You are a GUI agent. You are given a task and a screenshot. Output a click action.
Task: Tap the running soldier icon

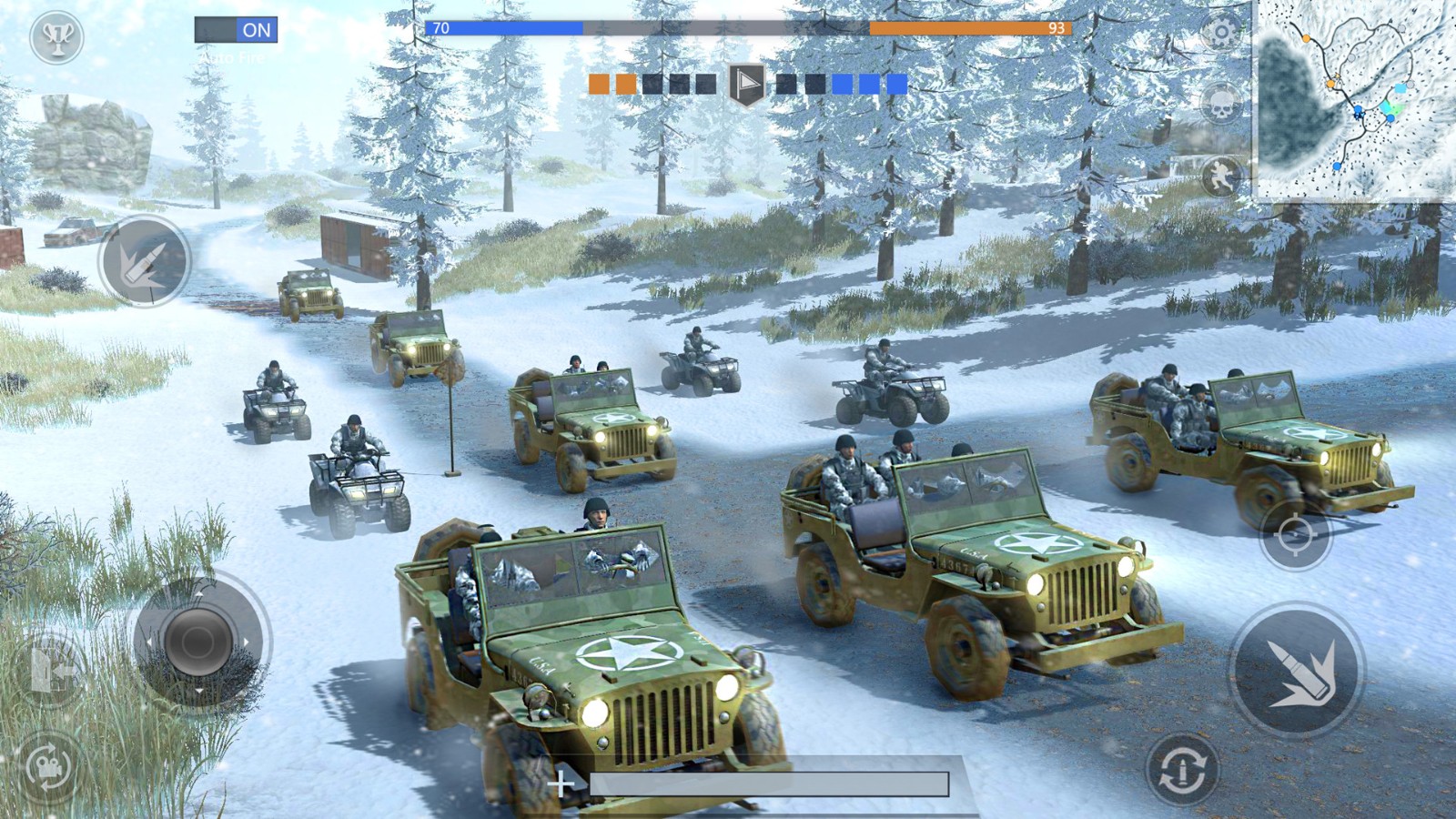click(1221, 175)
